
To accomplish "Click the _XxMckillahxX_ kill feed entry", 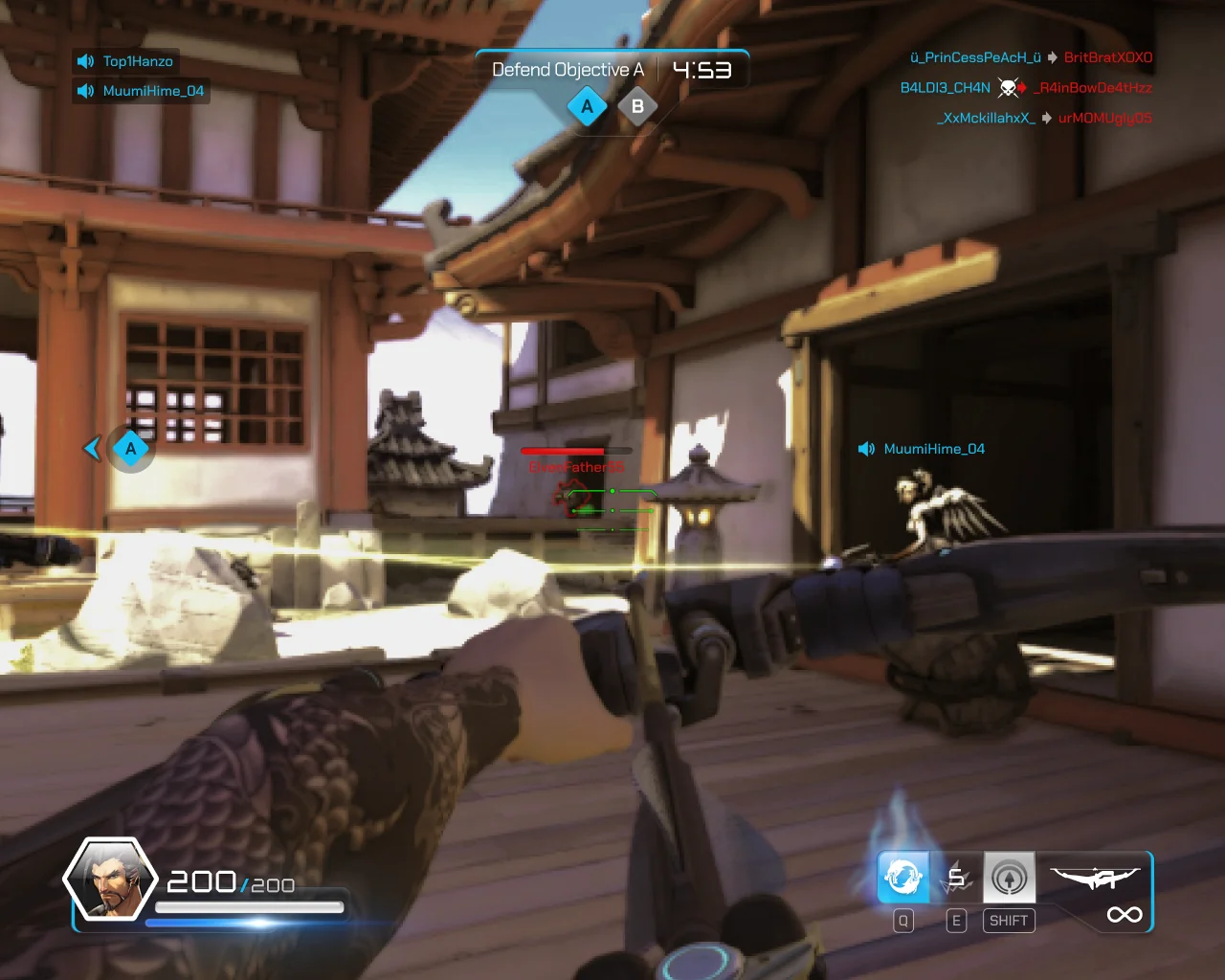I will pos(1044,118).
